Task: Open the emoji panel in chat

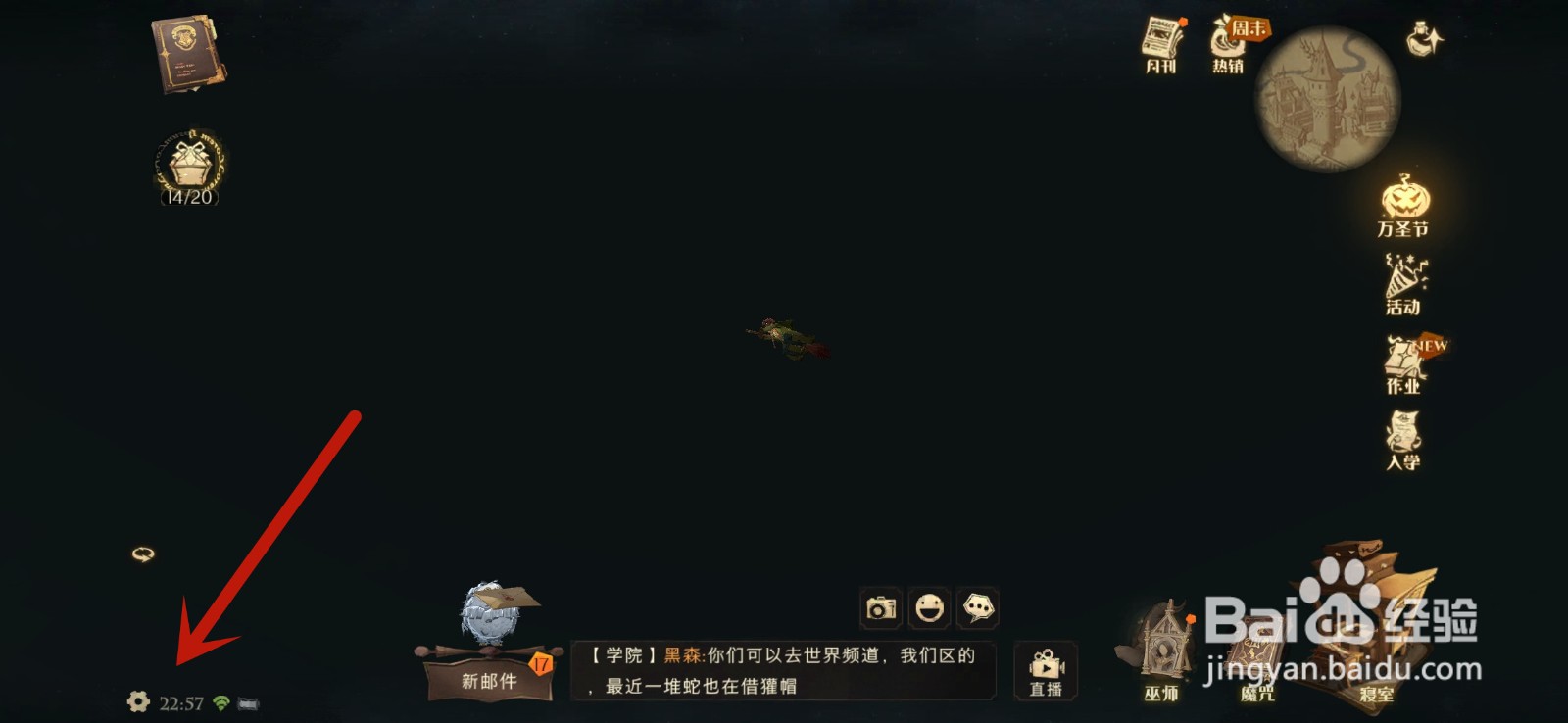Action: tap(928, 609)
